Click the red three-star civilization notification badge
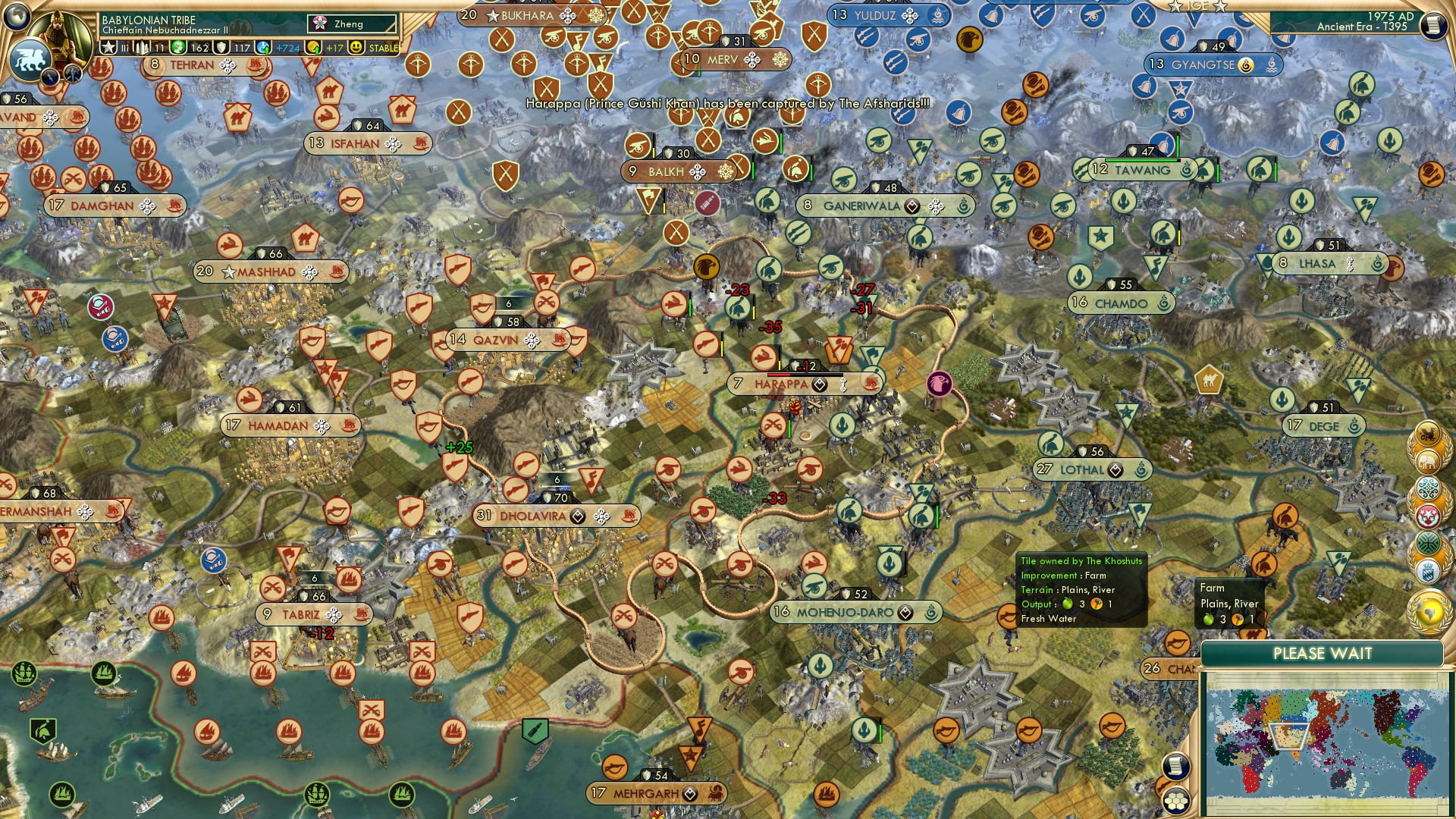The image size is (1456, 819). (x=1427, y=516)
